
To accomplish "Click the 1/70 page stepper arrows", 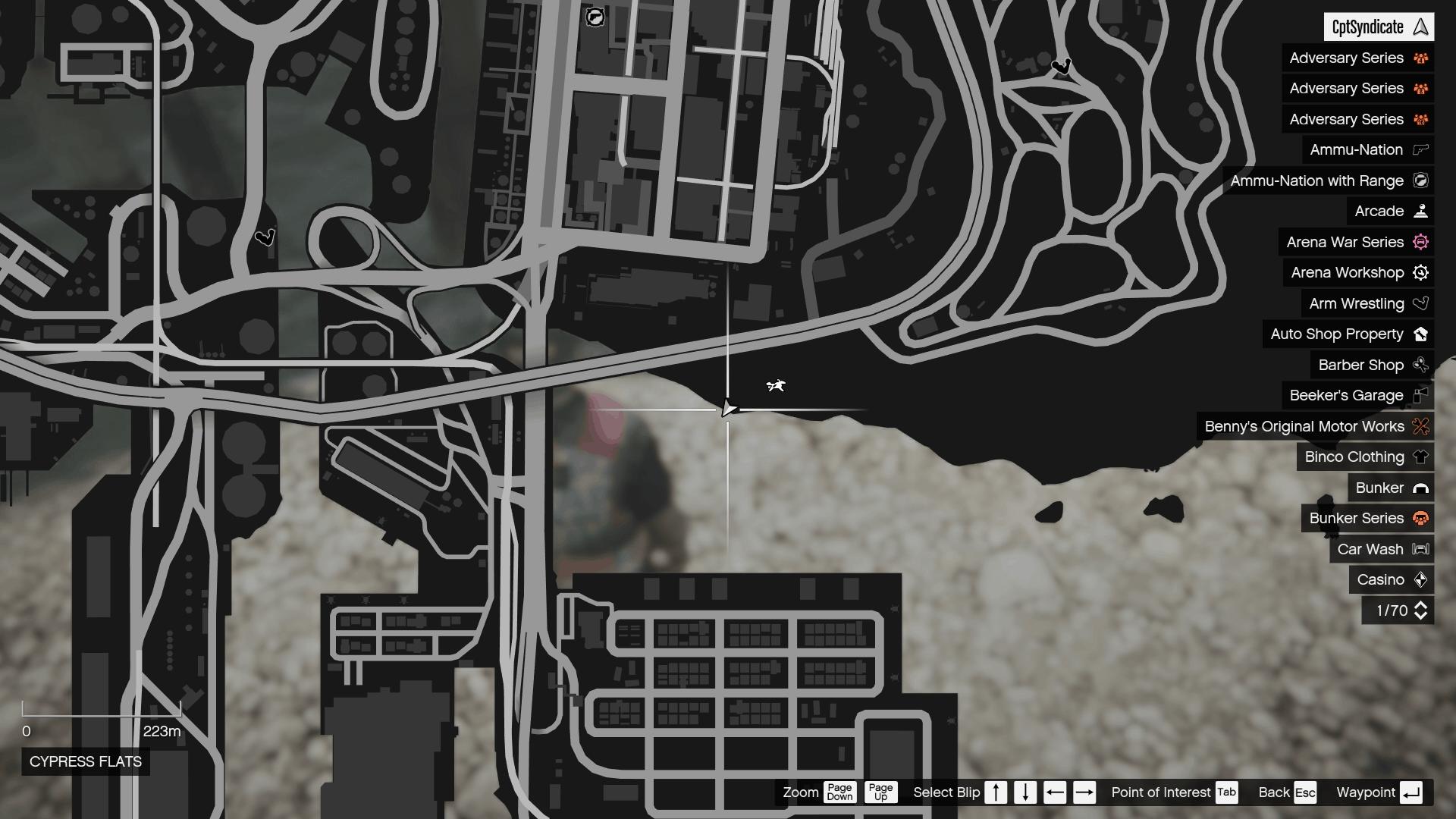I will point(1420,610).
